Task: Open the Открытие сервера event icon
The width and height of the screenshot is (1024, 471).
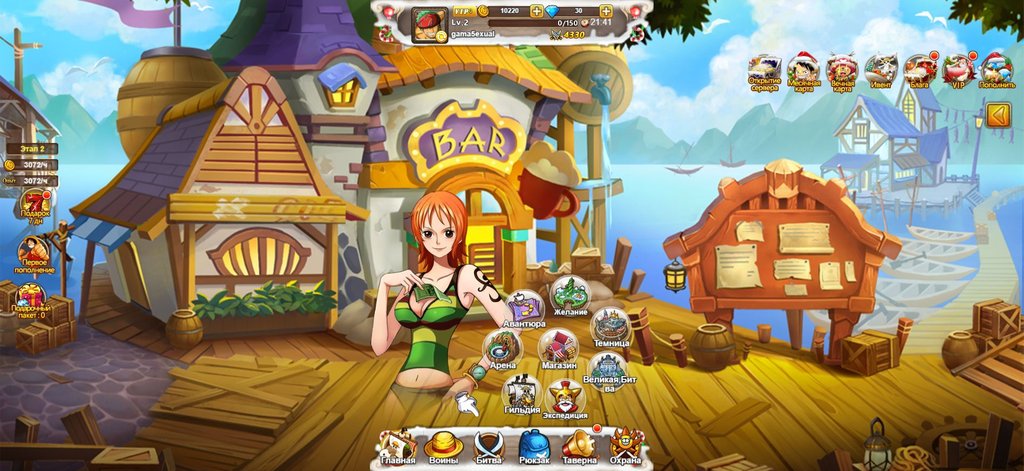Action: click(x=765, y=72)
